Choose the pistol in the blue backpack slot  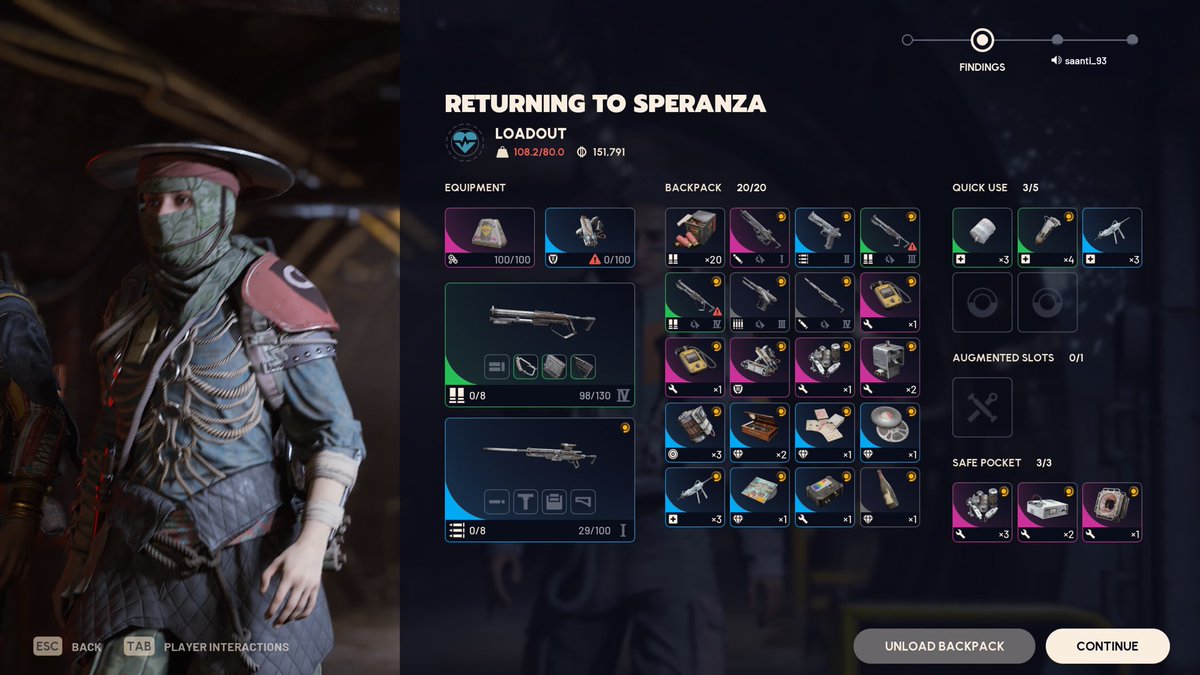coord(824,238)
